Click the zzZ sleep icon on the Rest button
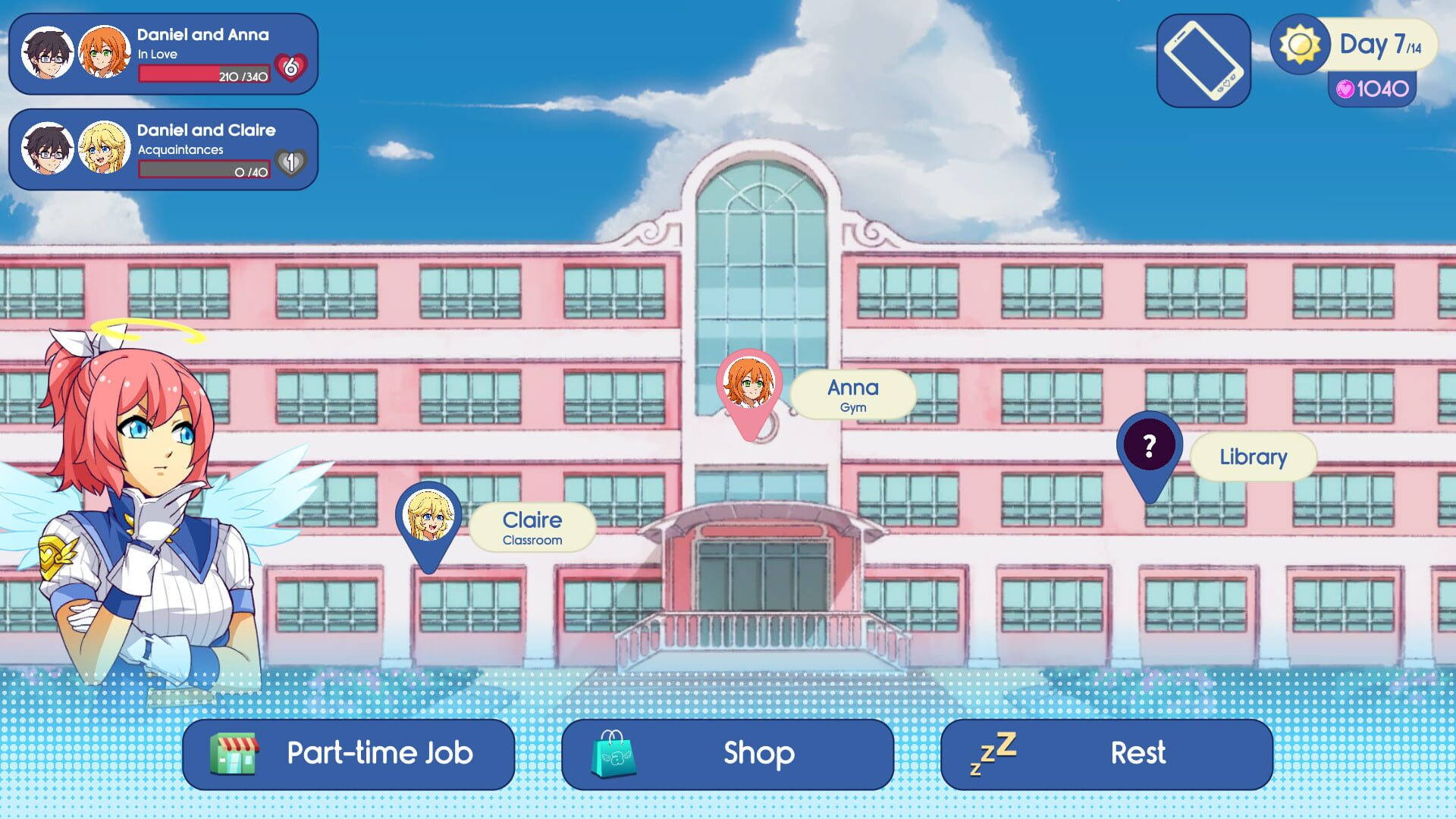This screenshot has width=1456, height=819. coord(991,752)
